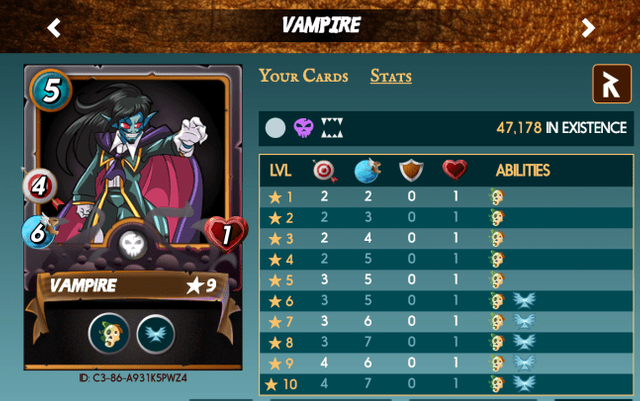Screen dimensions: 640x401
Task: Inspect the winged flying ability icon on card
Action: coord(156,333)
